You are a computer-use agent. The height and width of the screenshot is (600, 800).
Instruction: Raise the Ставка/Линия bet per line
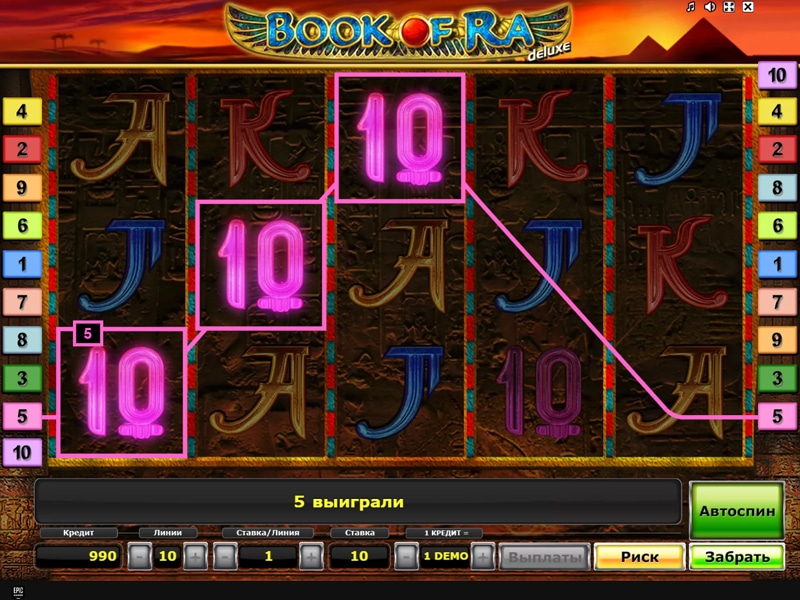(x=311, y=556)
